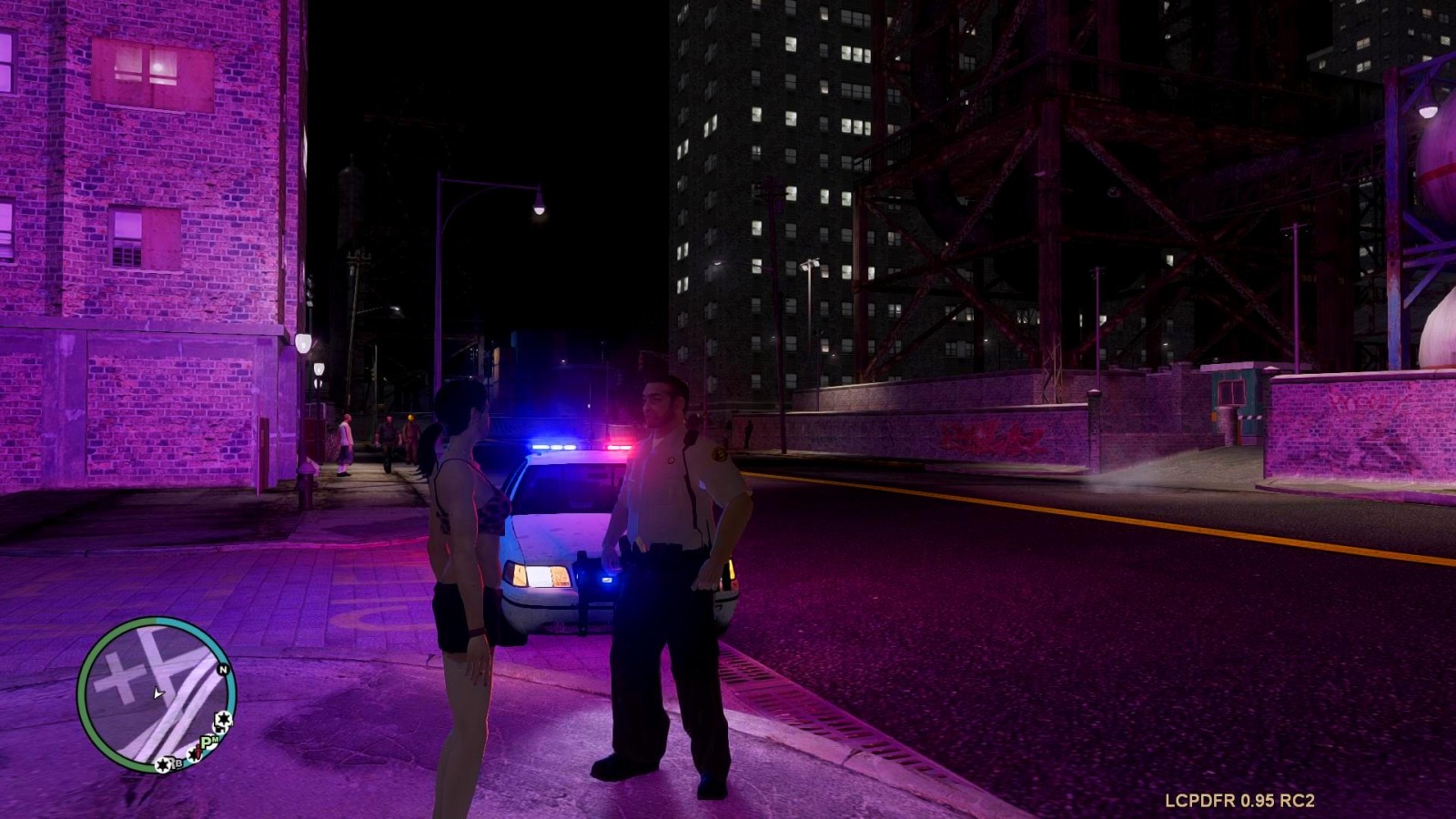This screenshot has height=819, width=1456.
Task: Select the white player arrow inside the minimap
Action: point(157,693)
